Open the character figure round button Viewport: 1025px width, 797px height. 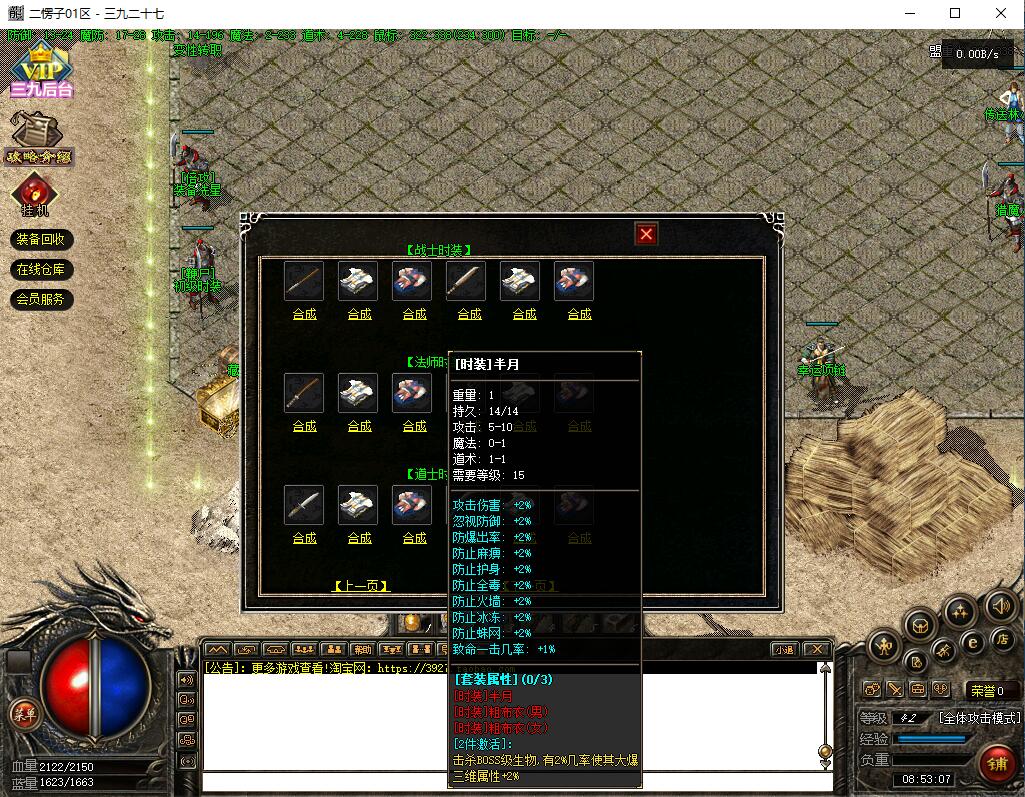885,646
